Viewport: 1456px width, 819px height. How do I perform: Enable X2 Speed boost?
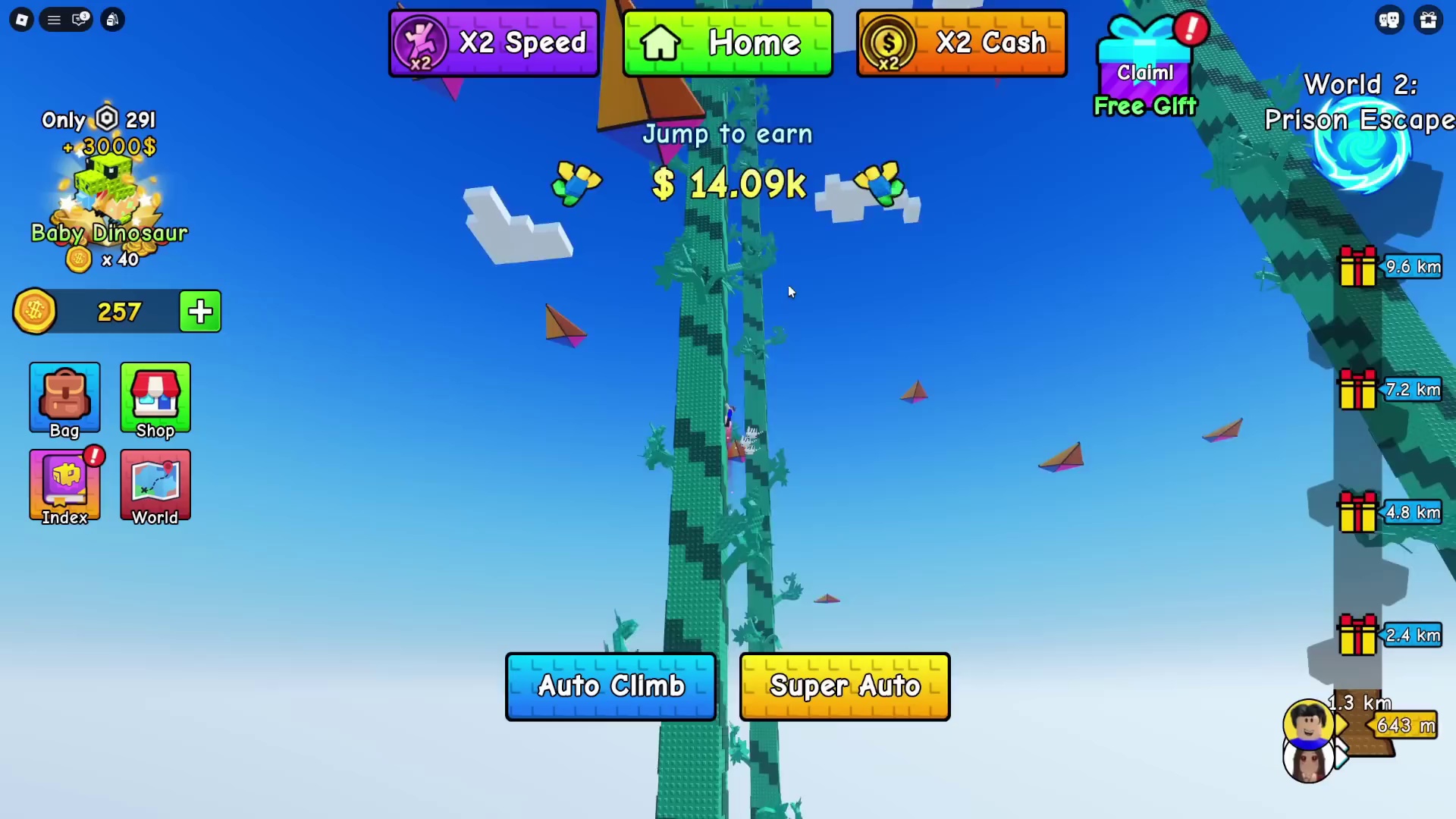494,43
